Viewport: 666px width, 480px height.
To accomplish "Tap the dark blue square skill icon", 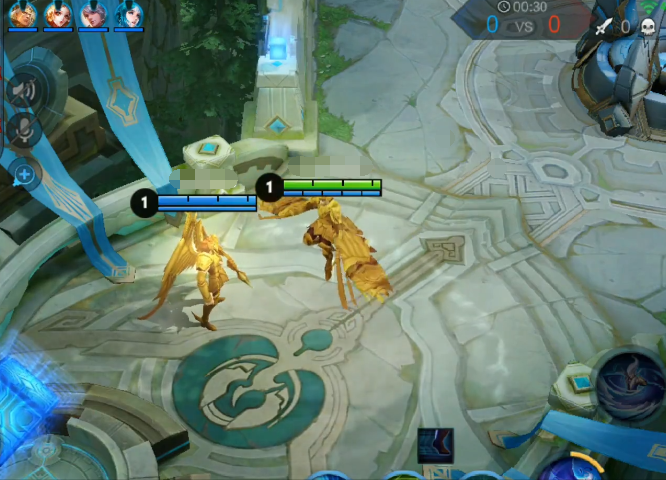I will point(435,445).
